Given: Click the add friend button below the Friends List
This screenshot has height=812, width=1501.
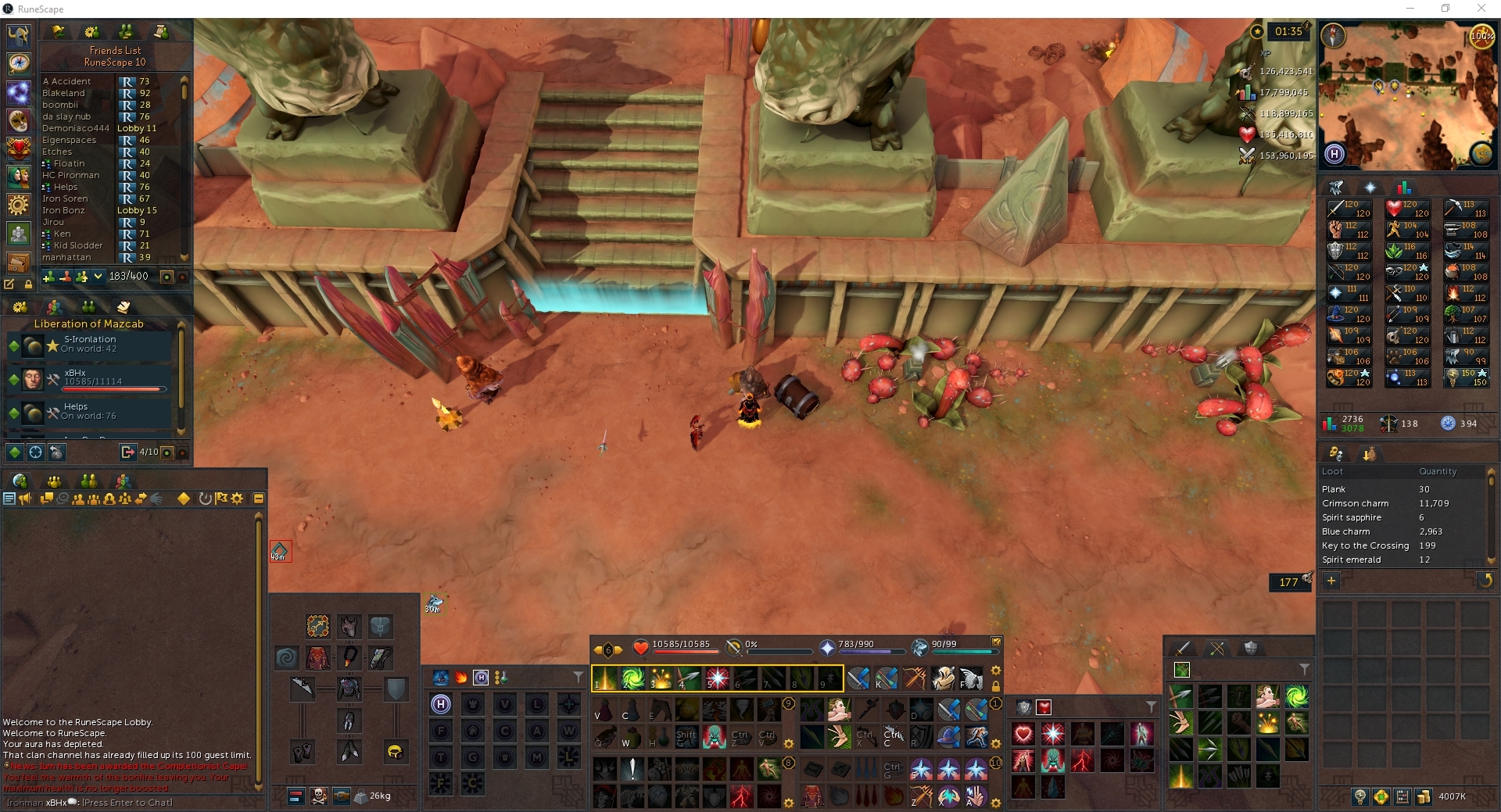Looking at the screenshot, I should 48,276.
